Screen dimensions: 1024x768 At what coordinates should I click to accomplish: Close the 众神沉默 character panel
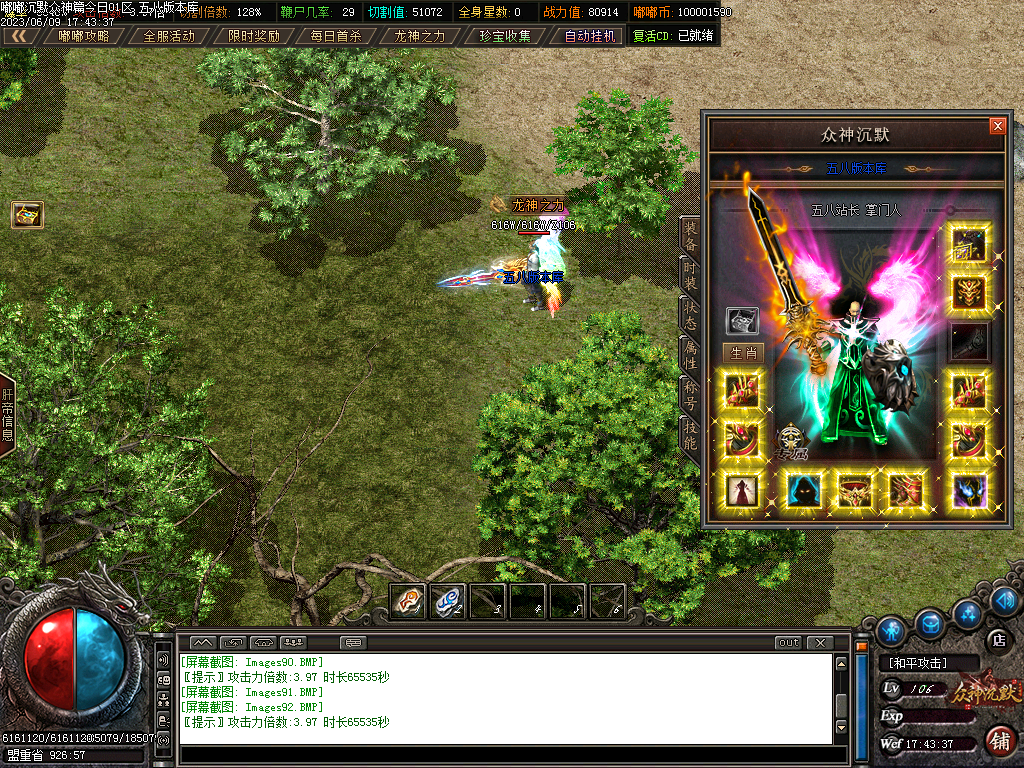(997, 127)
